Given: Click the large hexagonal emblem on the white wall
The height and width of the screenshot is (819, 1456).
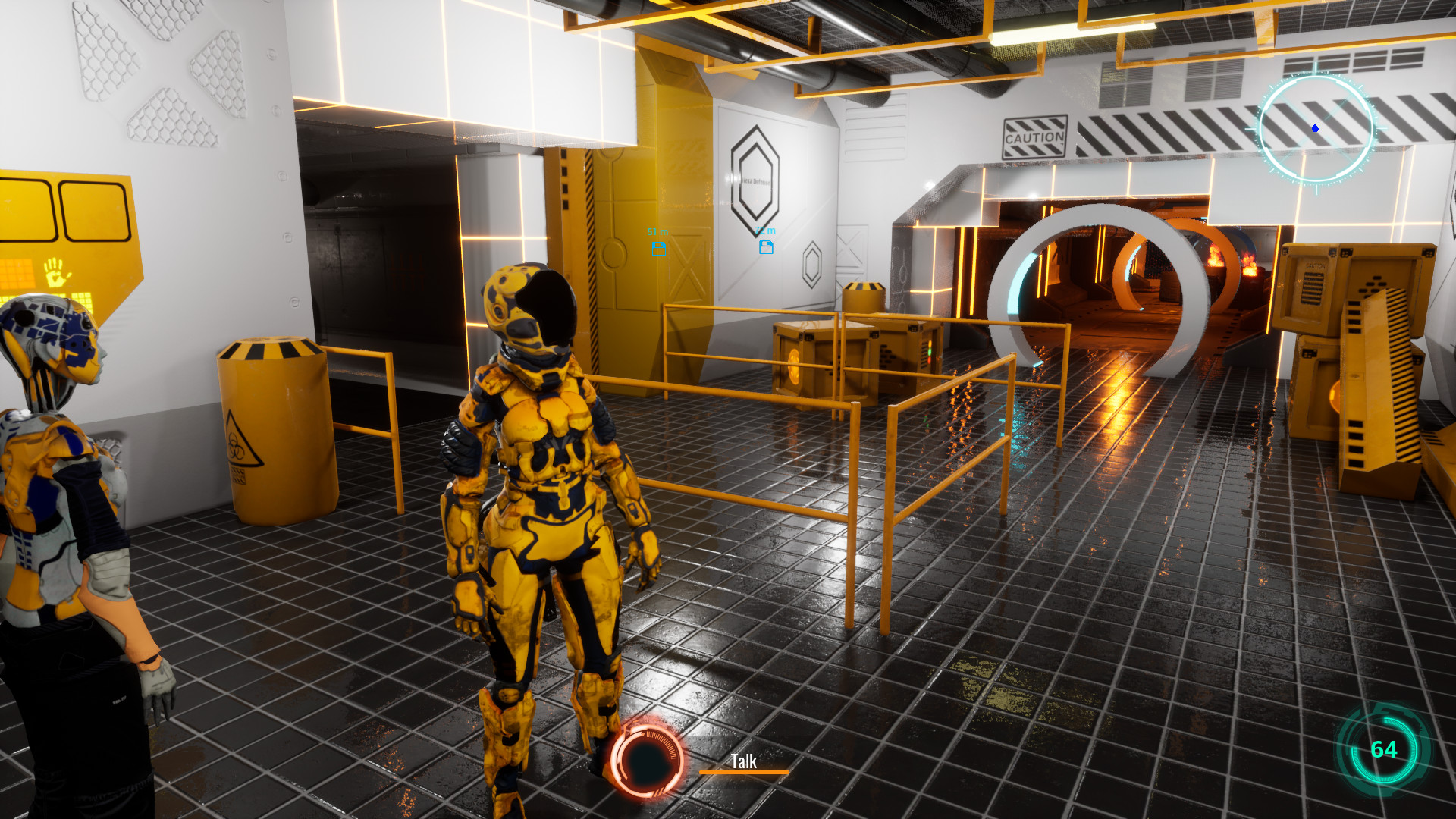Looking at the screenshot, I should [x=755, y=180].
